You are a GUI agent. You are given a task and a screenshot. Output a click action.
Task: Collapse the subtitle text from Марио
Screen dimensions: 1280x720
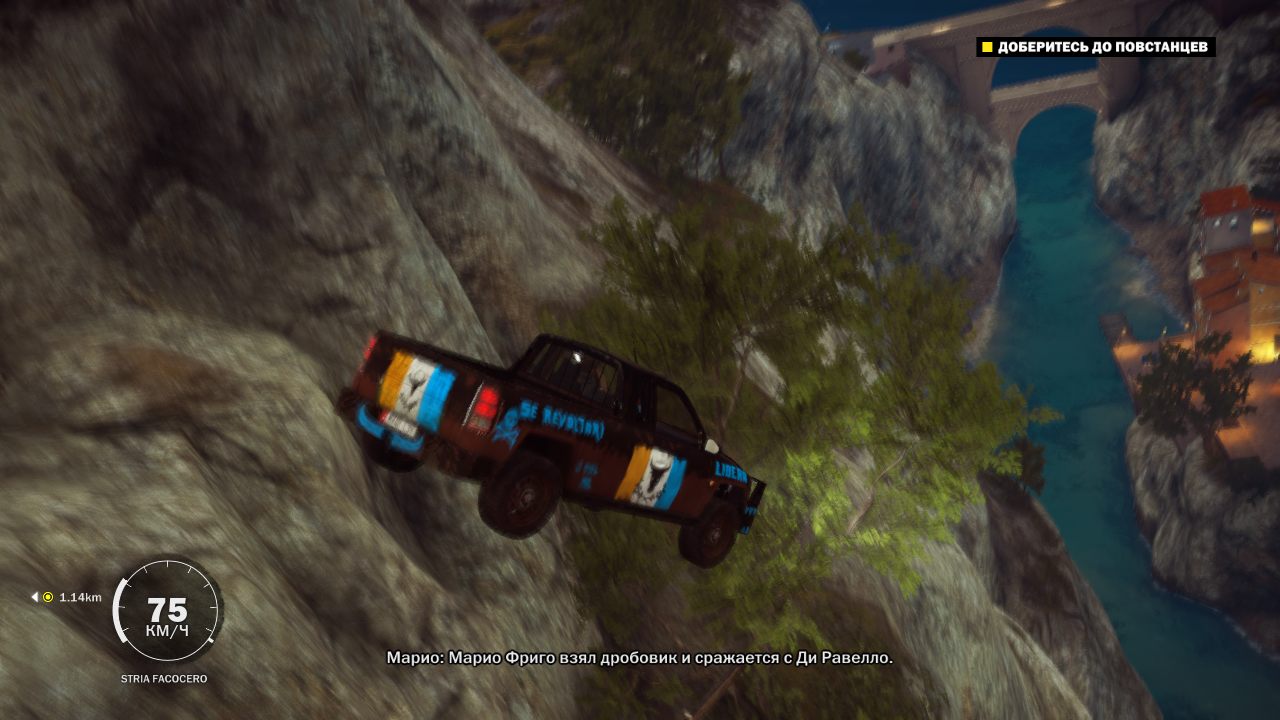638,659
